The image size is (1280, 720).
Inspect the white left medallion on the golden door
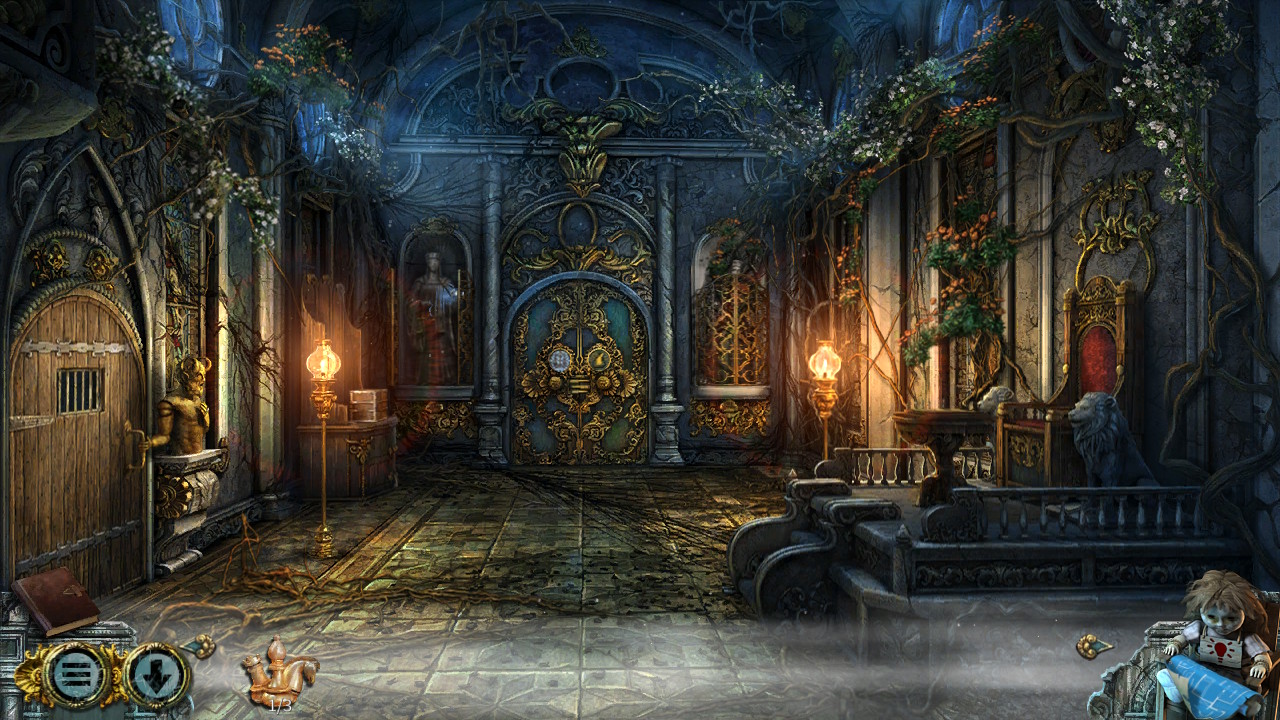tap(560, 360)
